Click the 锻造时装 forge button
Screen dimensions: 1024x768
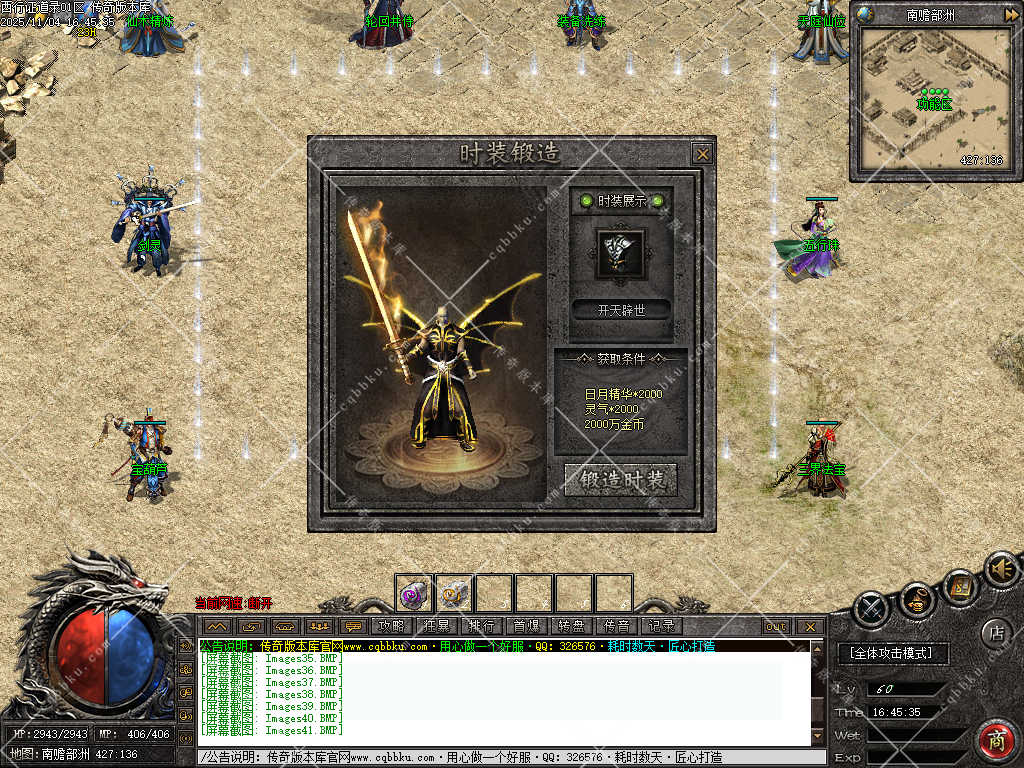click(x=621, y=480)
